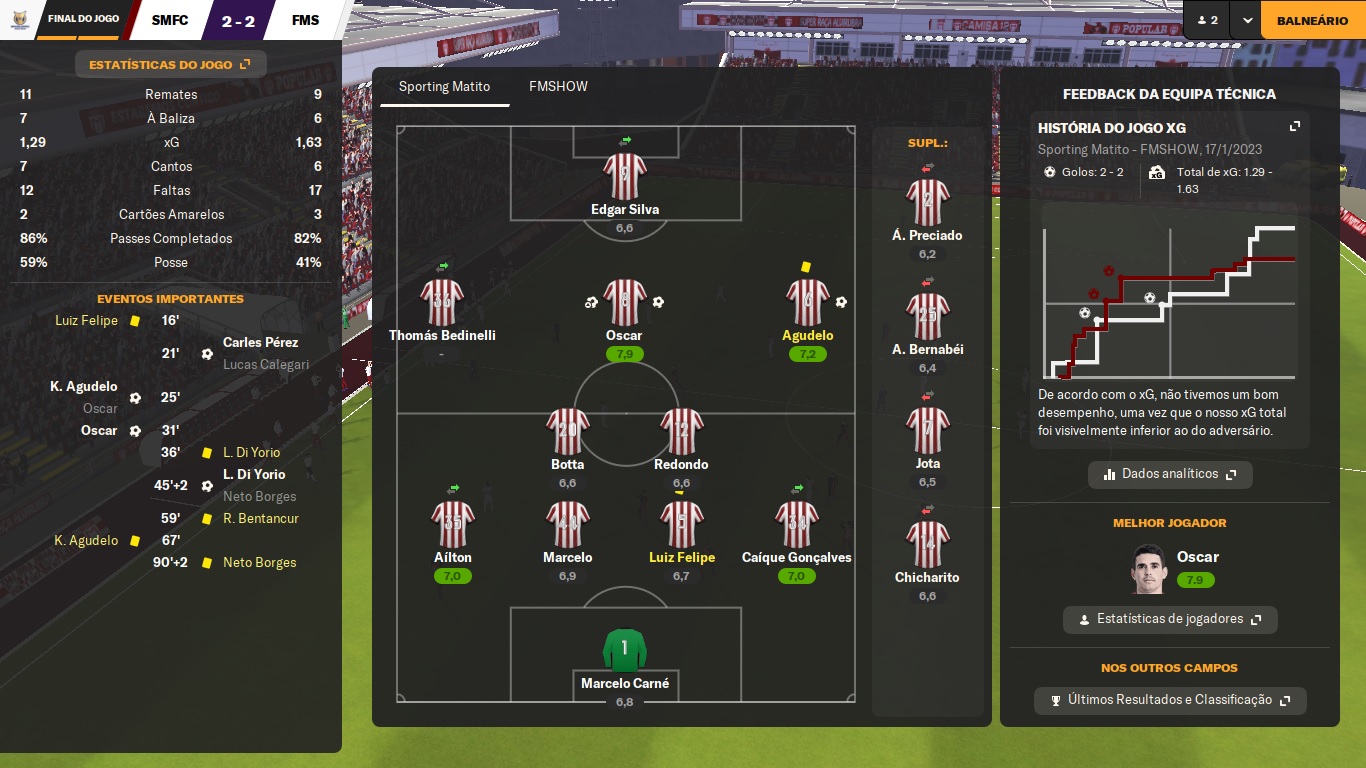Viewport: 1366px width, 768px height.
Task: Select substitute Á. Preciado
Action: pos(927,205)
